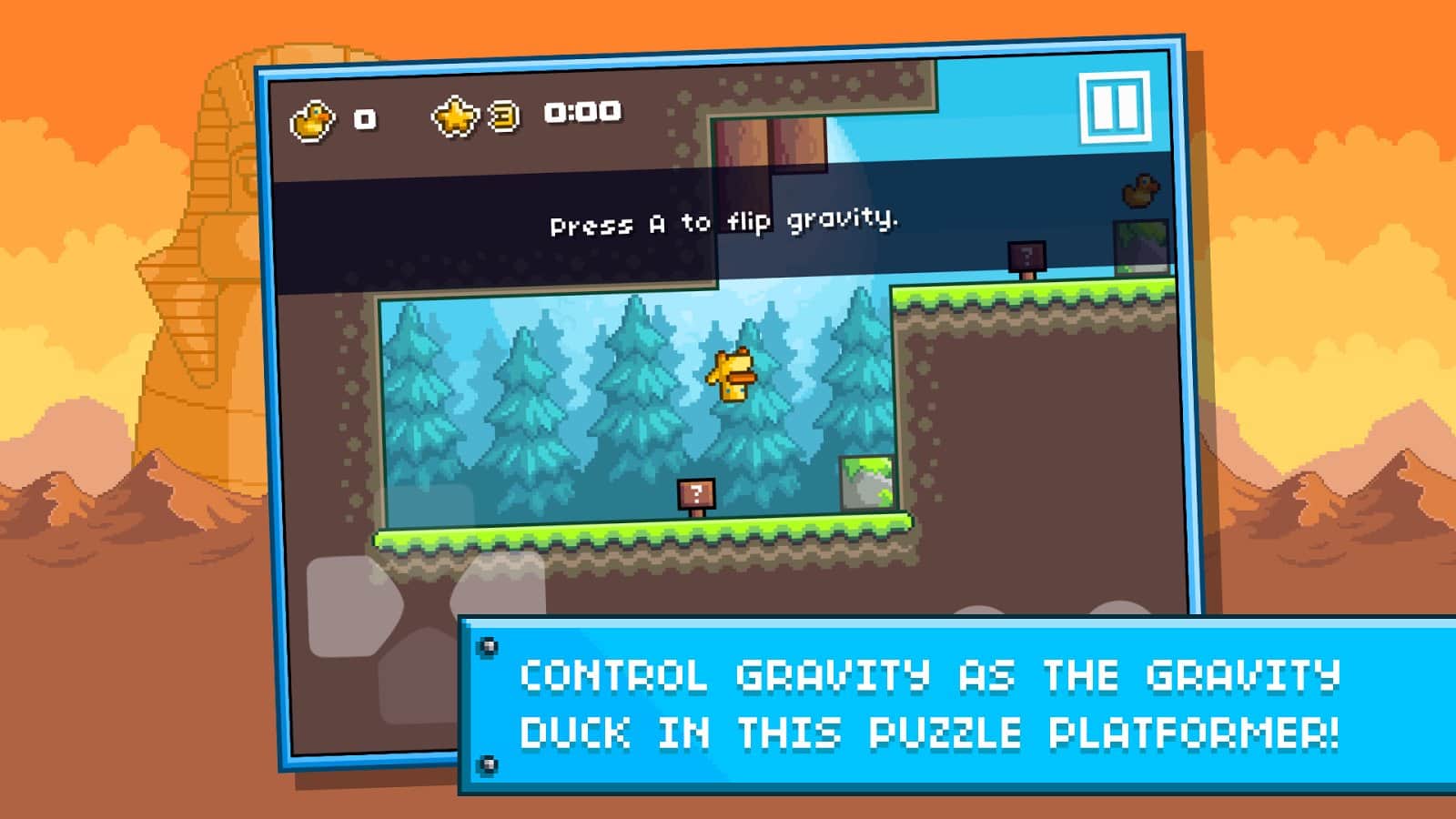The image size is (1456, 819).
Task: Click the star count value showing 3
Action: [501, 113]
